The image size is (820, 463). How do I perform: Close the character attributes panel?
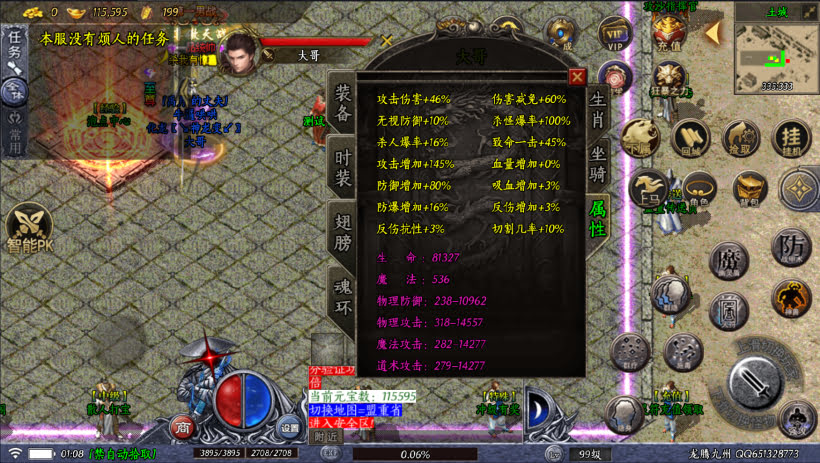click(x=577, y=76)
